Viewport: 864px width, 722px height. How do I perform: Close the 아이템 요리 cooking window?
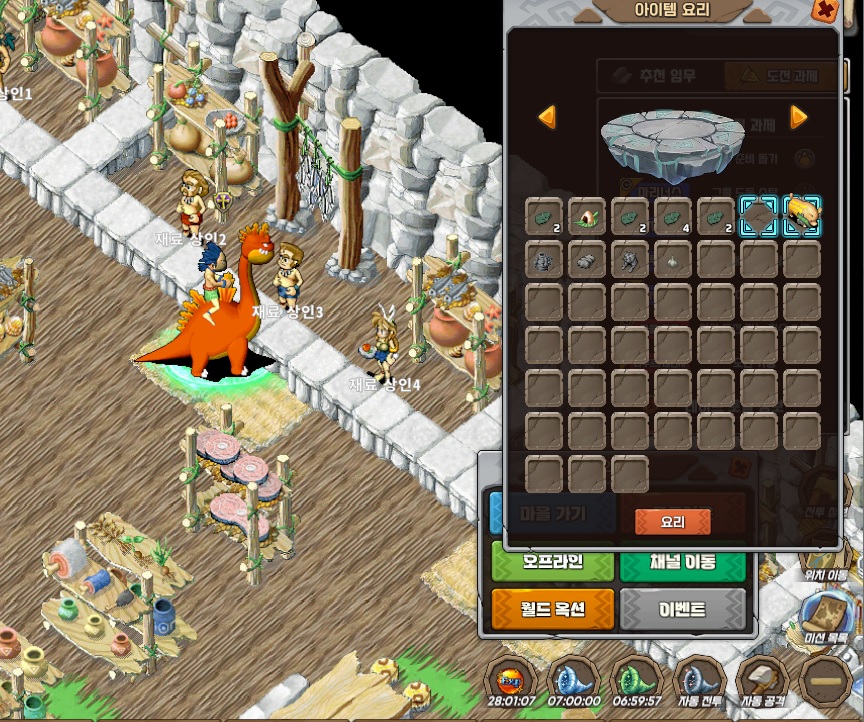[825, 11]
